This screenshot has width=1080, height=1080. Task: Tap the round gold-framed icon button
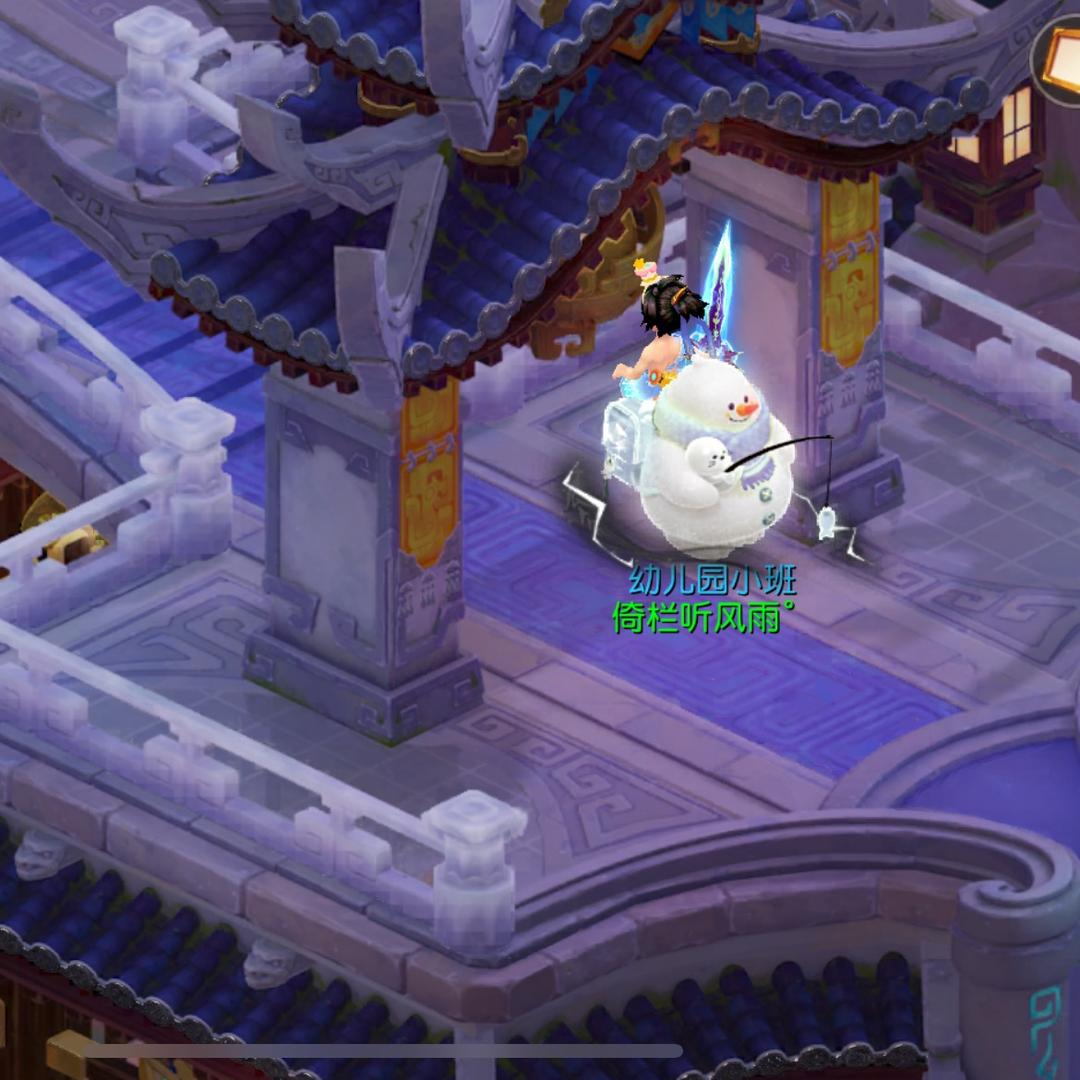1061,58
